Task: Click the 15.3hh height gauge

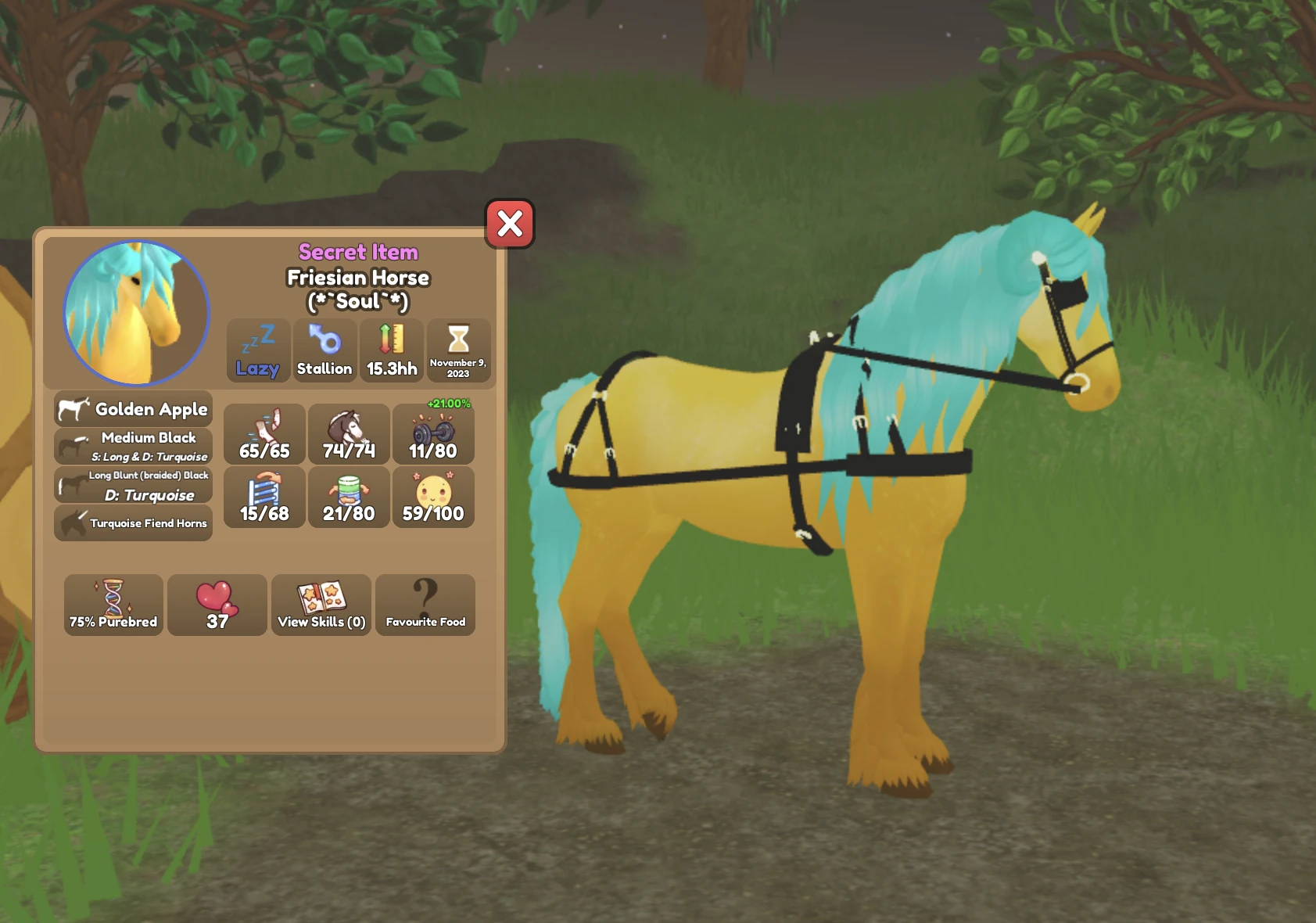Action: (x=391, y=351)
